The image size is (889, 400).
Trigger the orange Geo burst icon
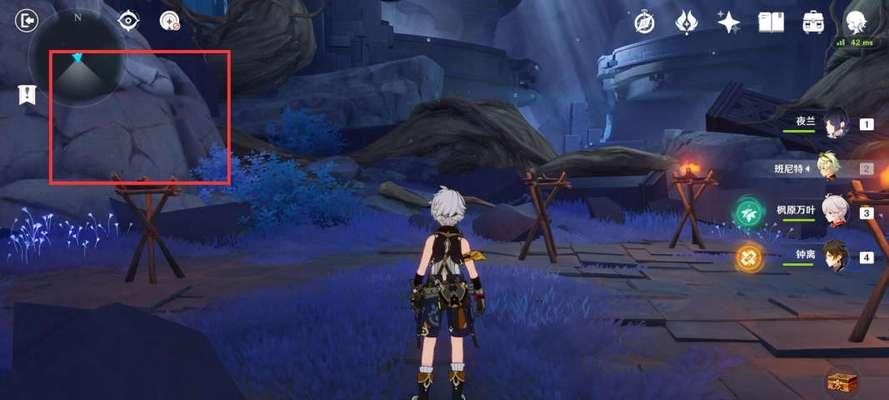pyautogui.click(x=749, y=257)
